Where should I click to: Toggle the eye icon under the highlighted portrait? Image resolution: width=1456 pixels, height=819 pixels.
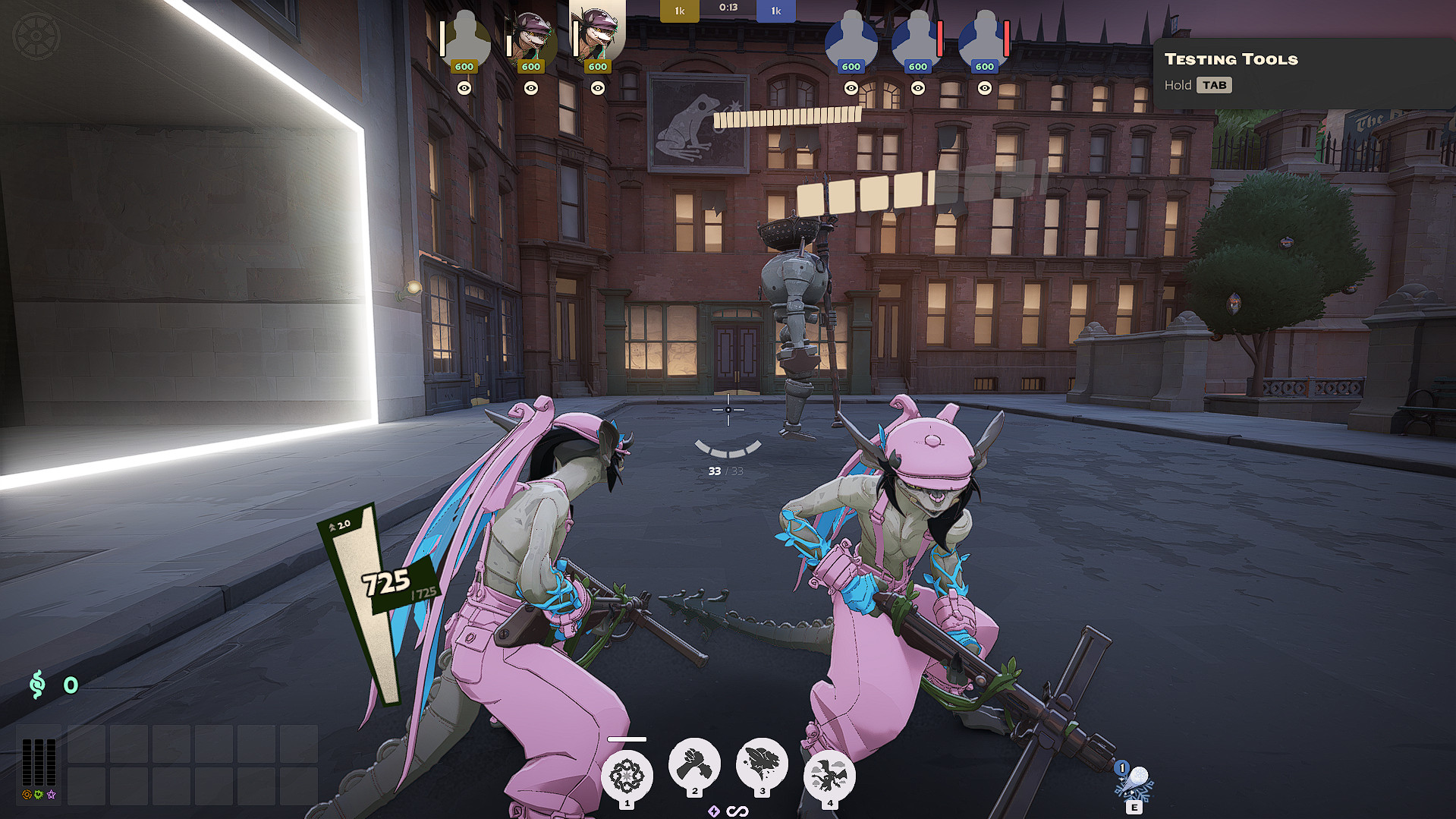pyautogui.click(x=598, y=88)
